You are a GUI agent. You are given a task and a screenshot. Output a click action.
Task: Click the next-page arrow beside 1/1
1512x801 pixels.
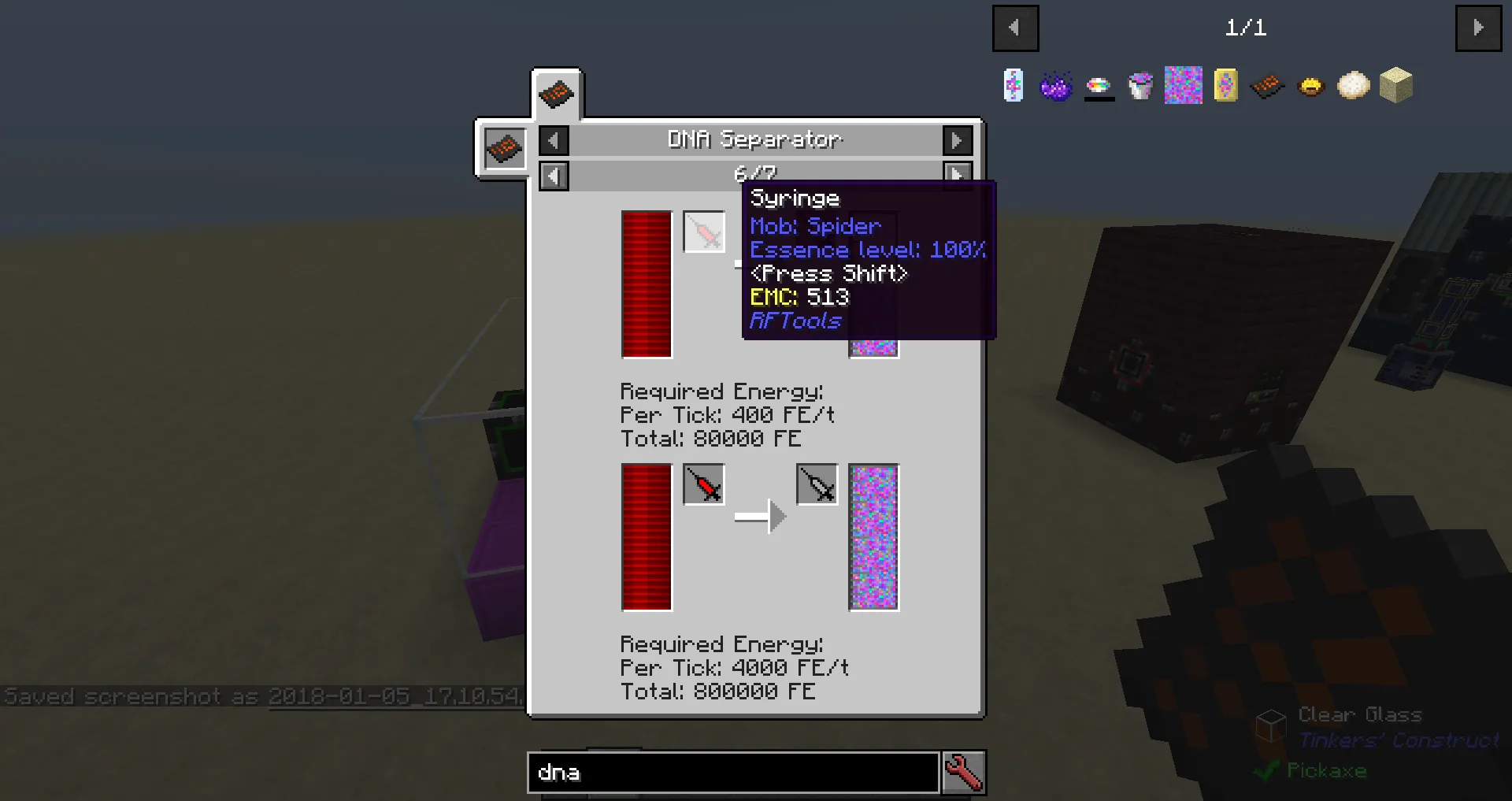coord(1478,28)
